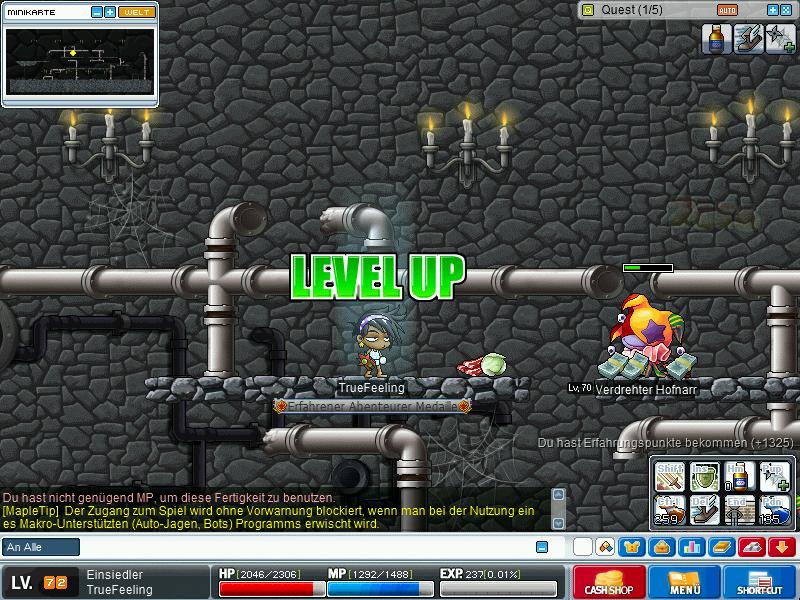800x600 pixels.
Task: Click the minimap's minus button
Action: (x=97, y=12)
